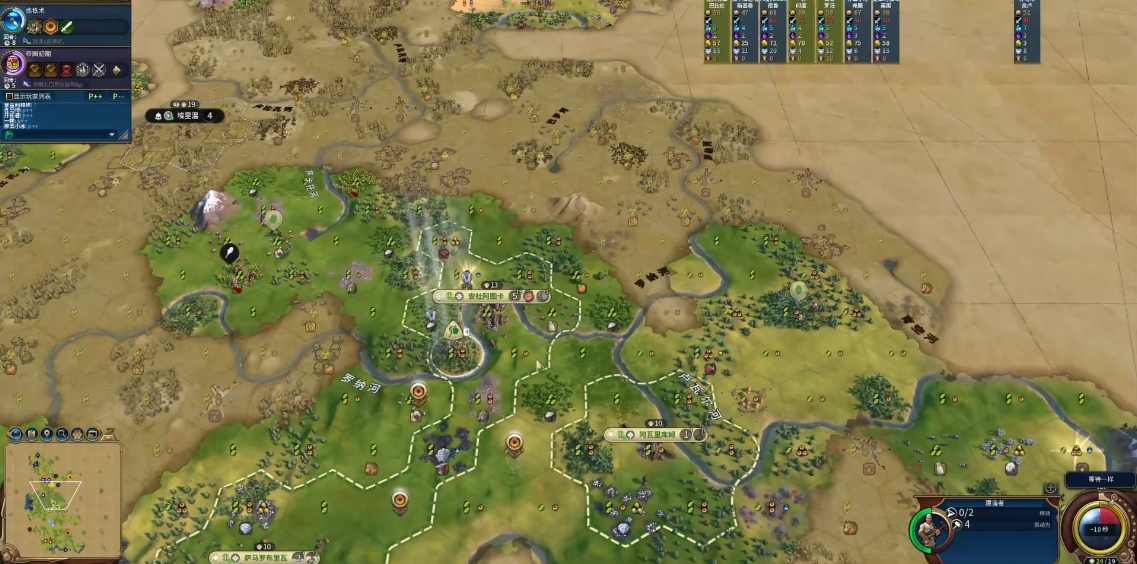Click the builder unit portrait
Viewport: 1137px width, 564px height.
tap(929, 530)
